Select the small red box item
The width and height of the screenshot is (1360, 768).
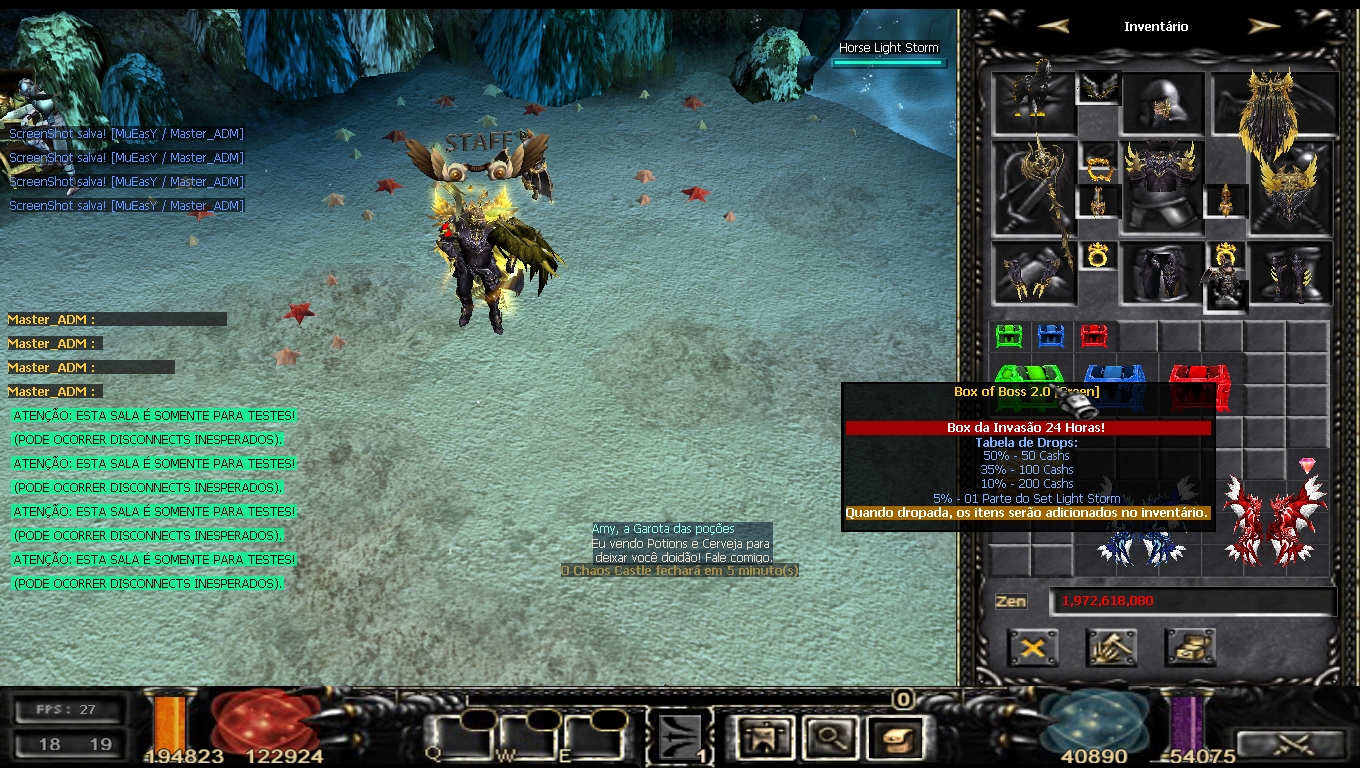[x=1095, y=335]
